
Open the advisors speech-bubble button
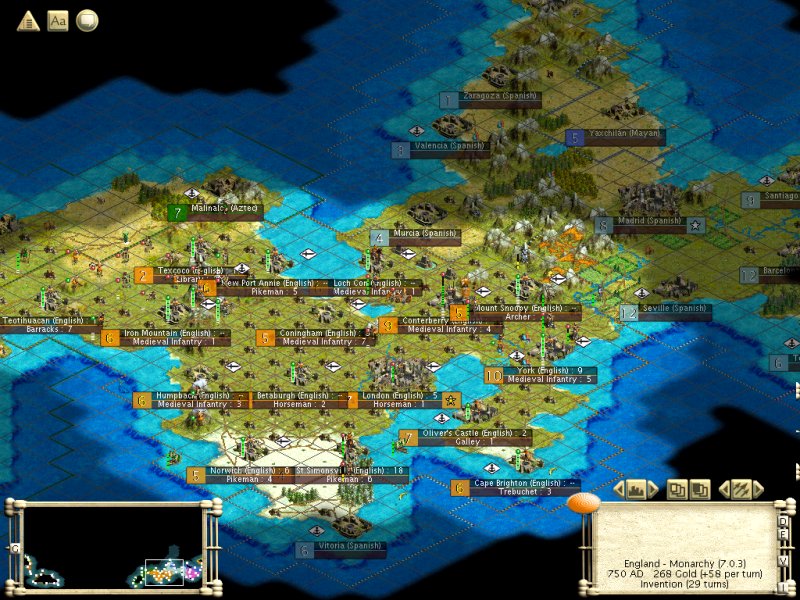pos(87,20)
